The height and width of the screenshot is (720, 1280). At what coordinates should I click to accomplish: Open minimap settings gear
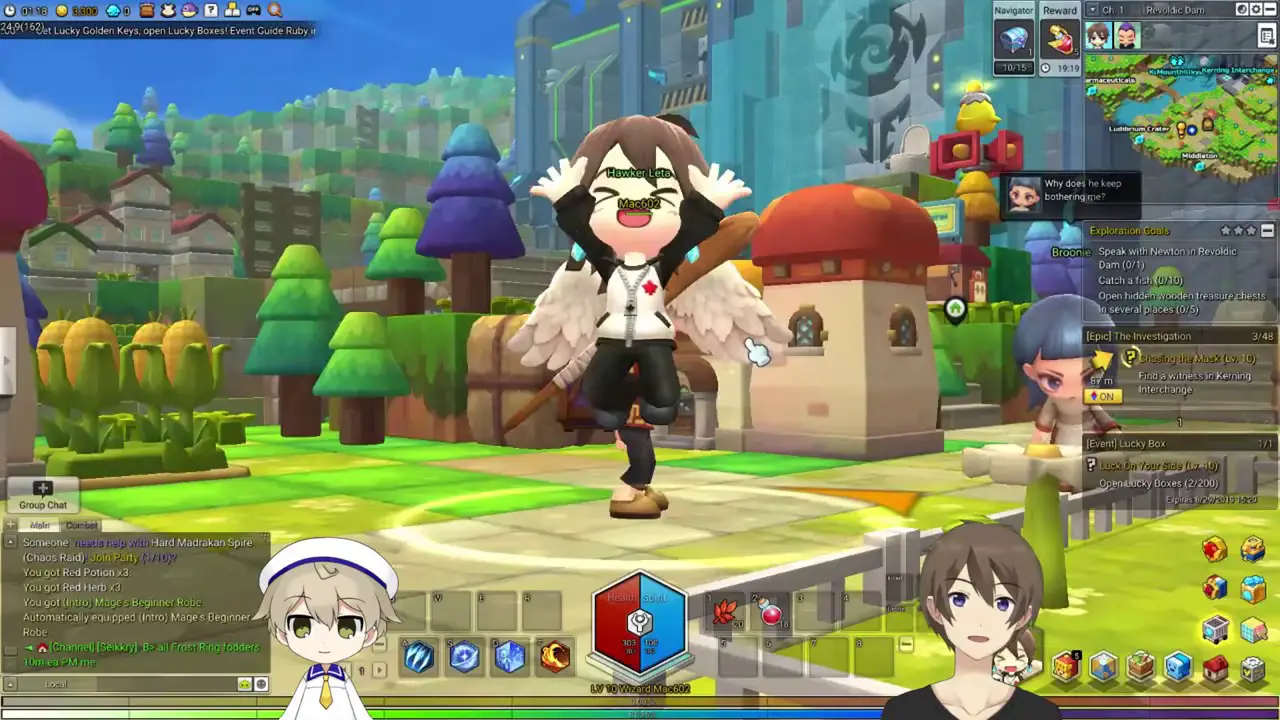1256,10
